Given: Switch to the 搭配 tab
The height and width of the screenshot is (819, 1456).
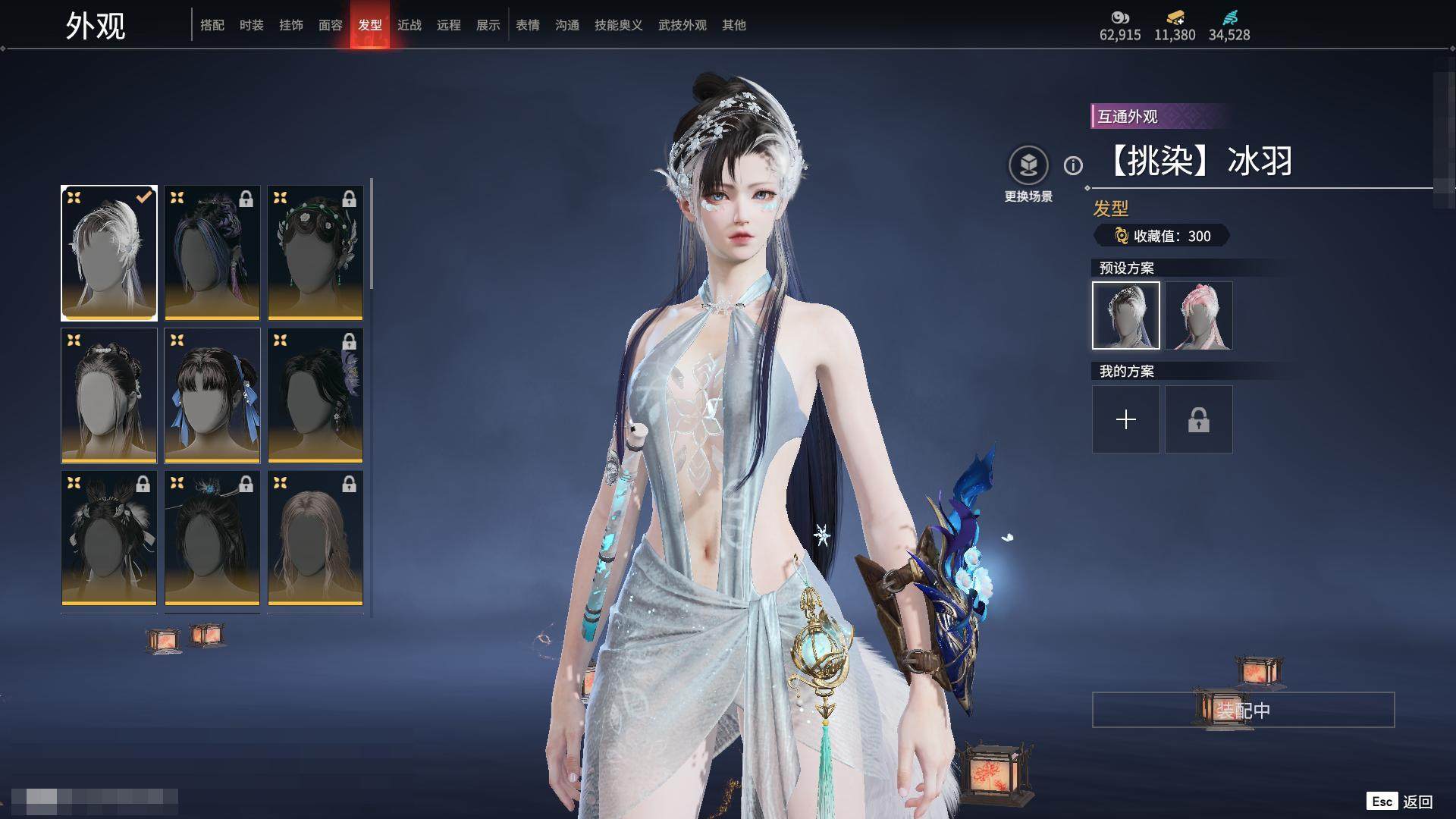Looking at the screenshot, I should tap(212, 25).
